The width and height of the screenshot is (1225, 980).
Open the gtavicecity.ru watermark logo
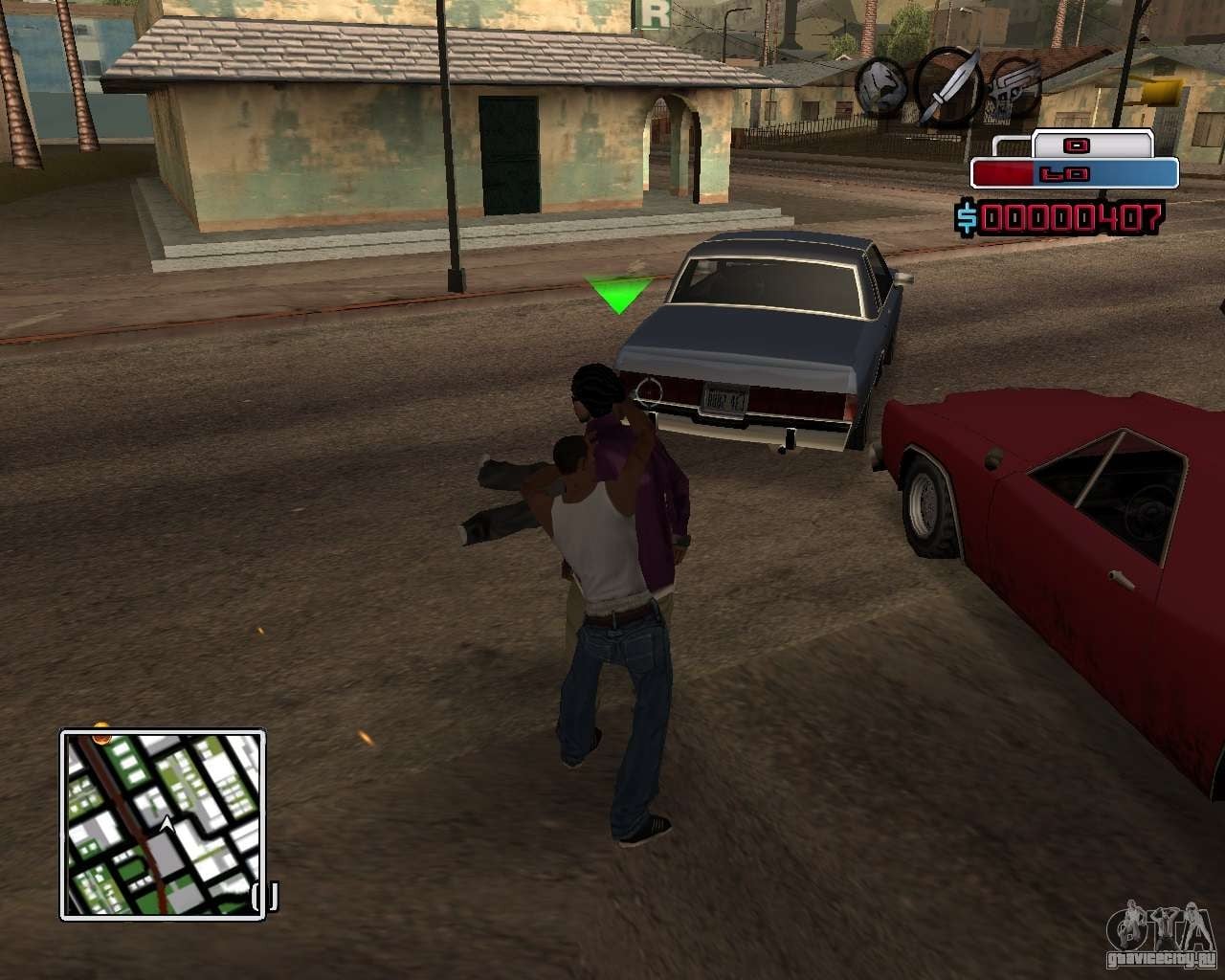(x=1165, y=935)
